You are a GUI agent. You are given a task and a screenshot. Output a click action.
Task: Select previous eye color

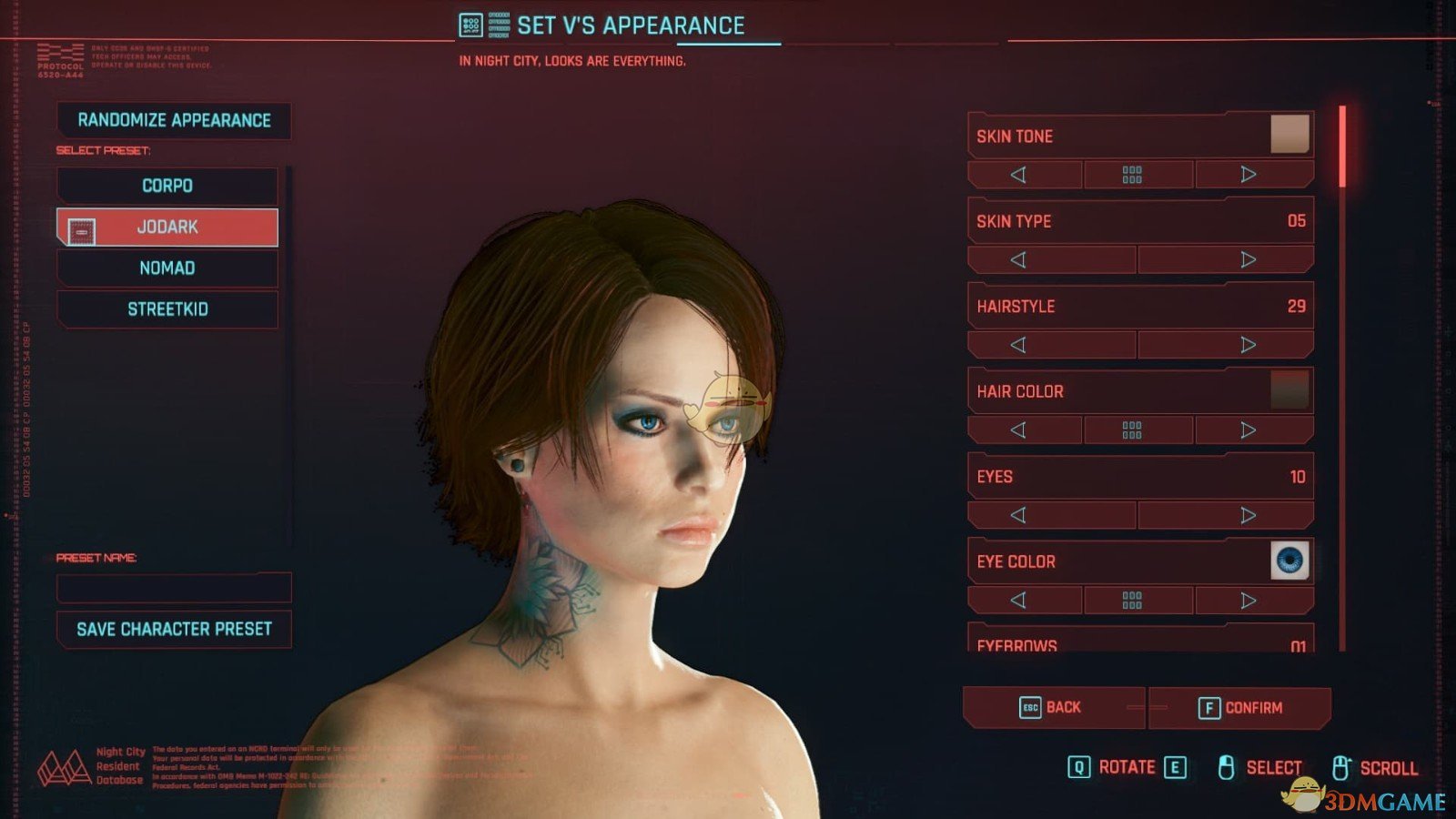pos(1018,601)
